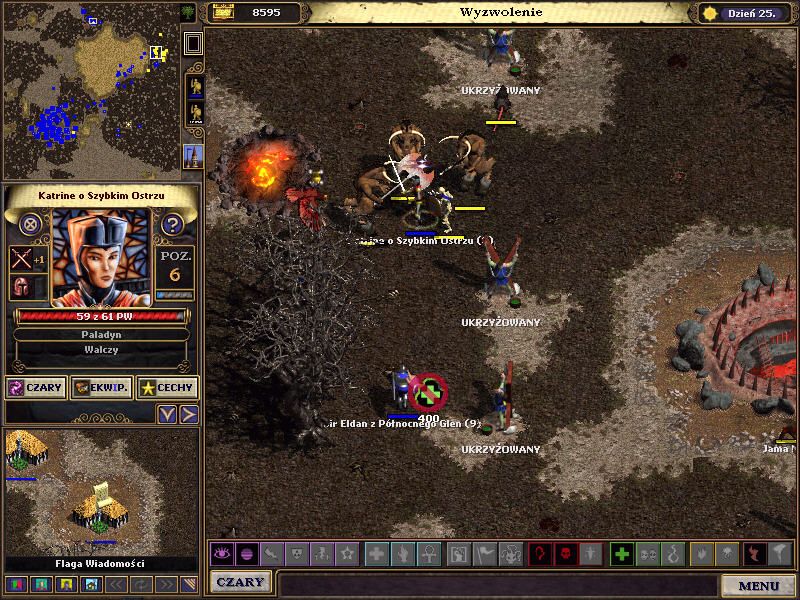
Task: Close the hero panel with the X button
Action: pyautogui.click(x=31, y=224)
